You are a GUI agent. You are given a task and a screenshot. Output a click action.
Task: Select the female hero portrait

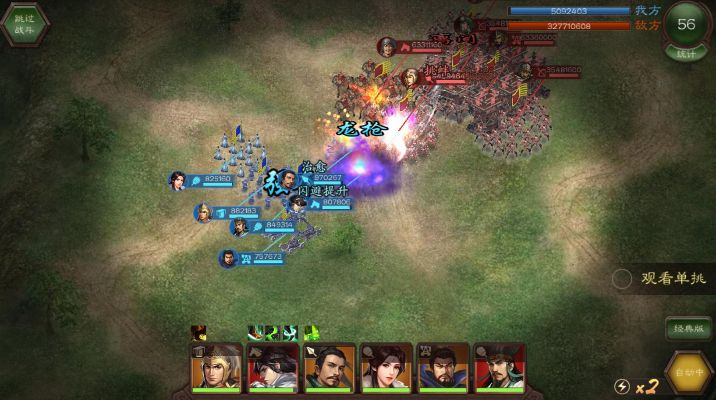point(385,369)
